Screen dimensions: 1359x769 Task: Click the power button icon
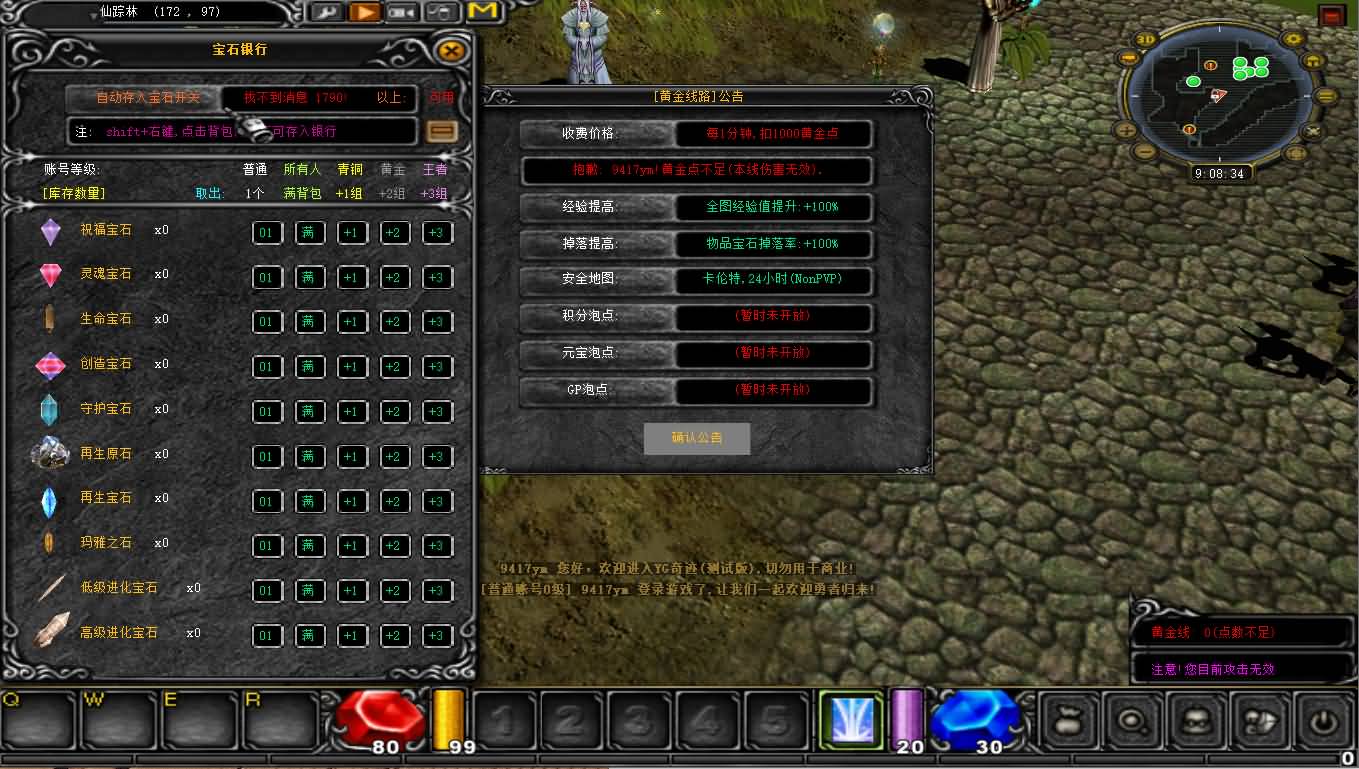(1324, 719)
